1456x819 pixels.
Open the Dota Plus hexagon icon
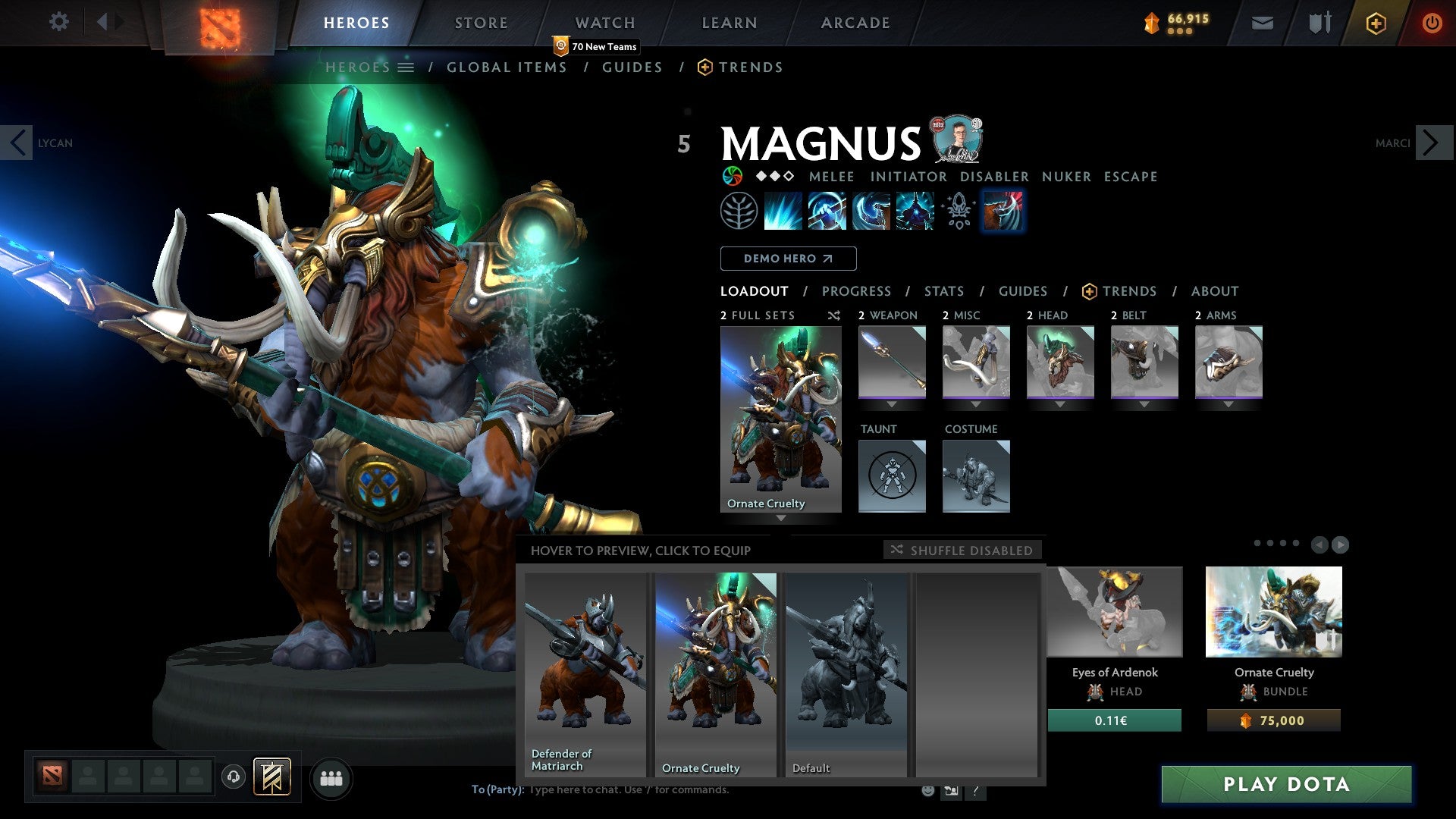pyautogui.click(x=1375, y=23)
